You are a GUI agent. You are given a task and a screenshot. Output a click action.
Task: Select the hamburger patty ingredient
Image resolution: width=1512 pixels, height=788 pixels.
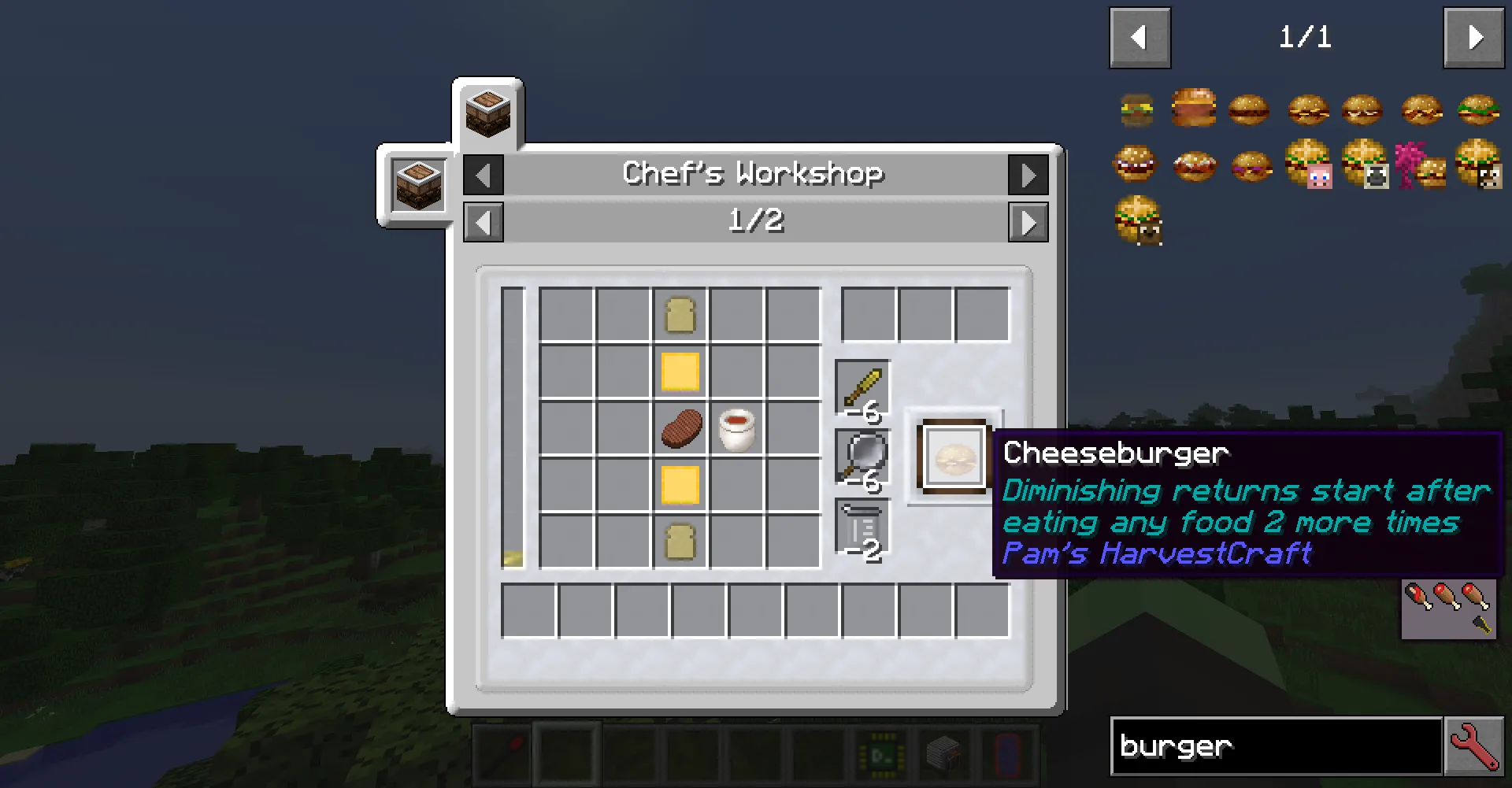(681, 427)
